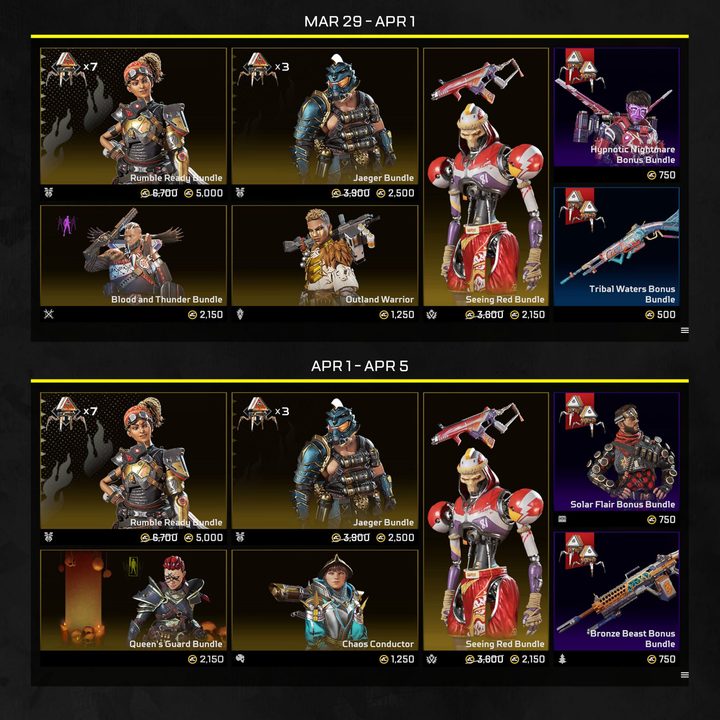The width and height of the screenshot is (720, 720).
Task: Select Jaeger Bundle under Apr 1 - Apr 5
Action: pyautogui.click(x=324, y=461)
